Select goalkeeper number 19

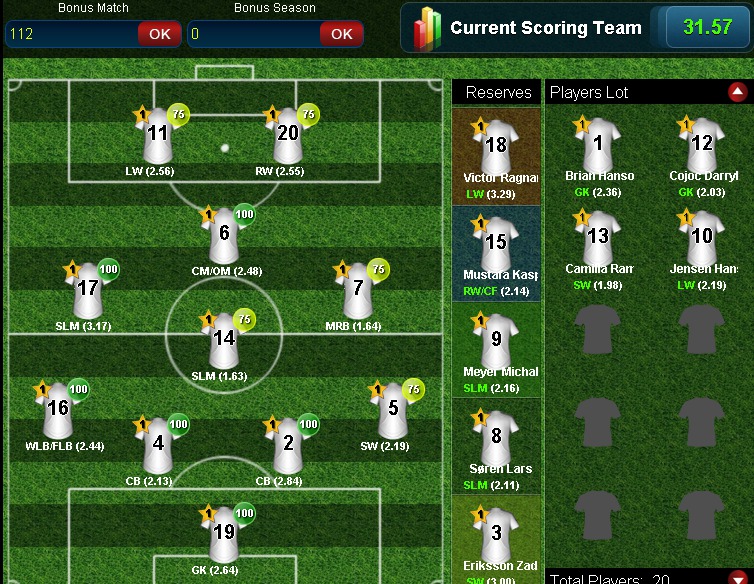(x=224, y=533)
